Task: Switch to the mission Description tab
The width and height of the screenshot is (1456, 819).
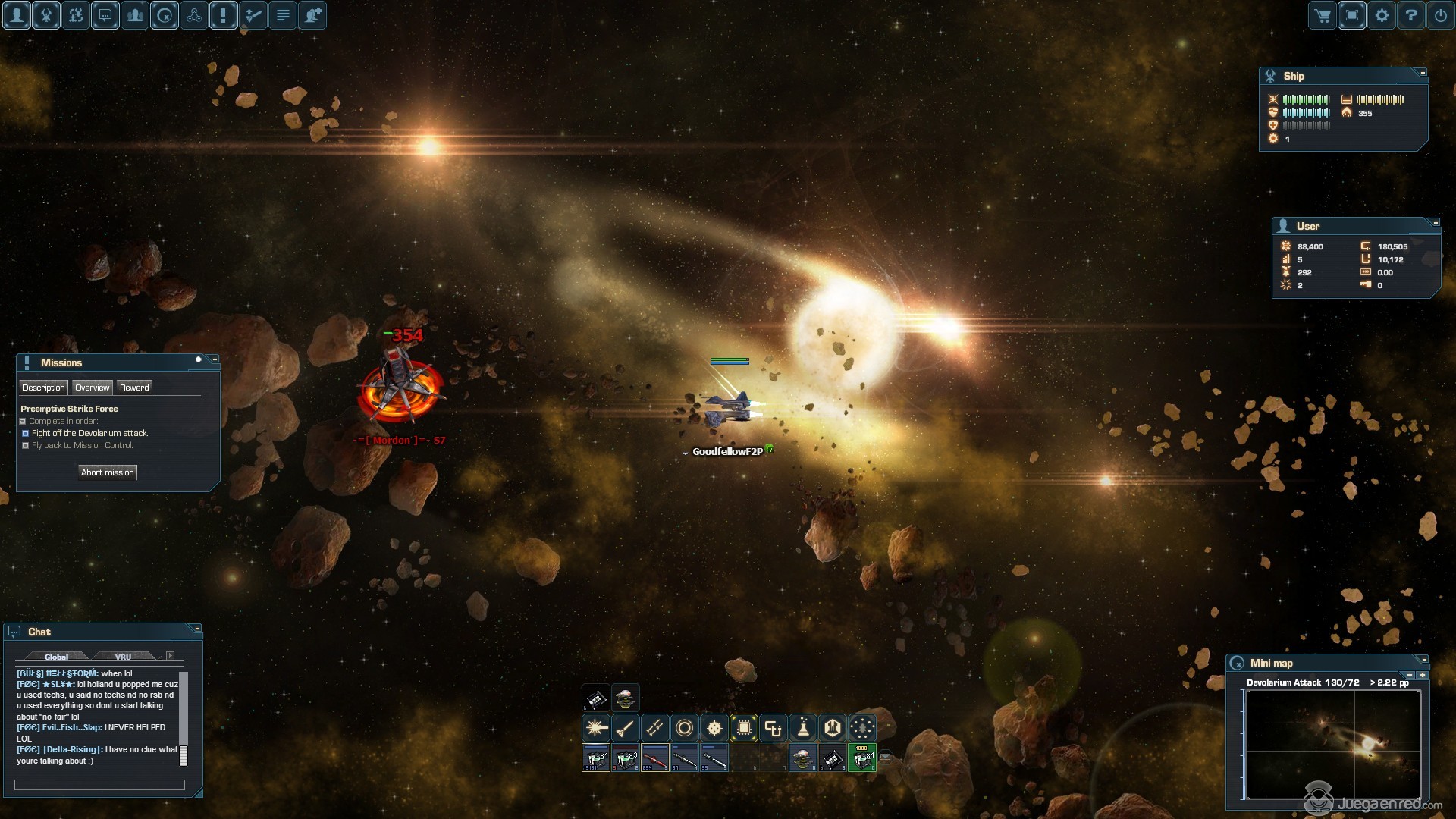Action: (x=43, y=388)
